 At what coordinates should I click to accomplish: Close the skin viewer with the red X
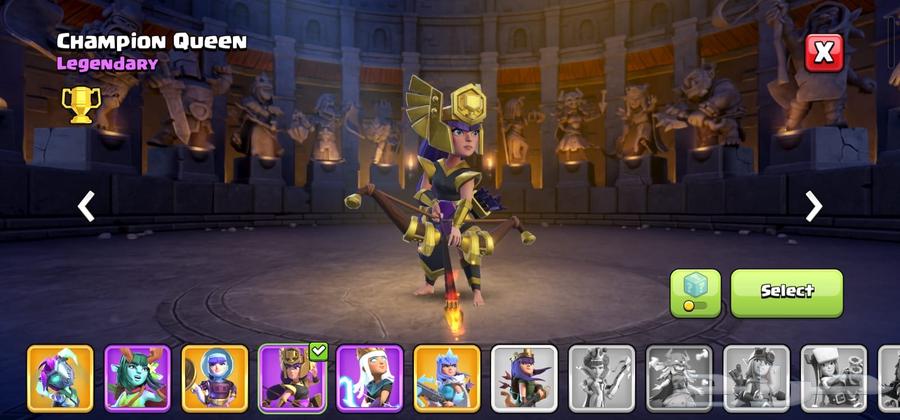pyautogui.click(x=823, y=52)
